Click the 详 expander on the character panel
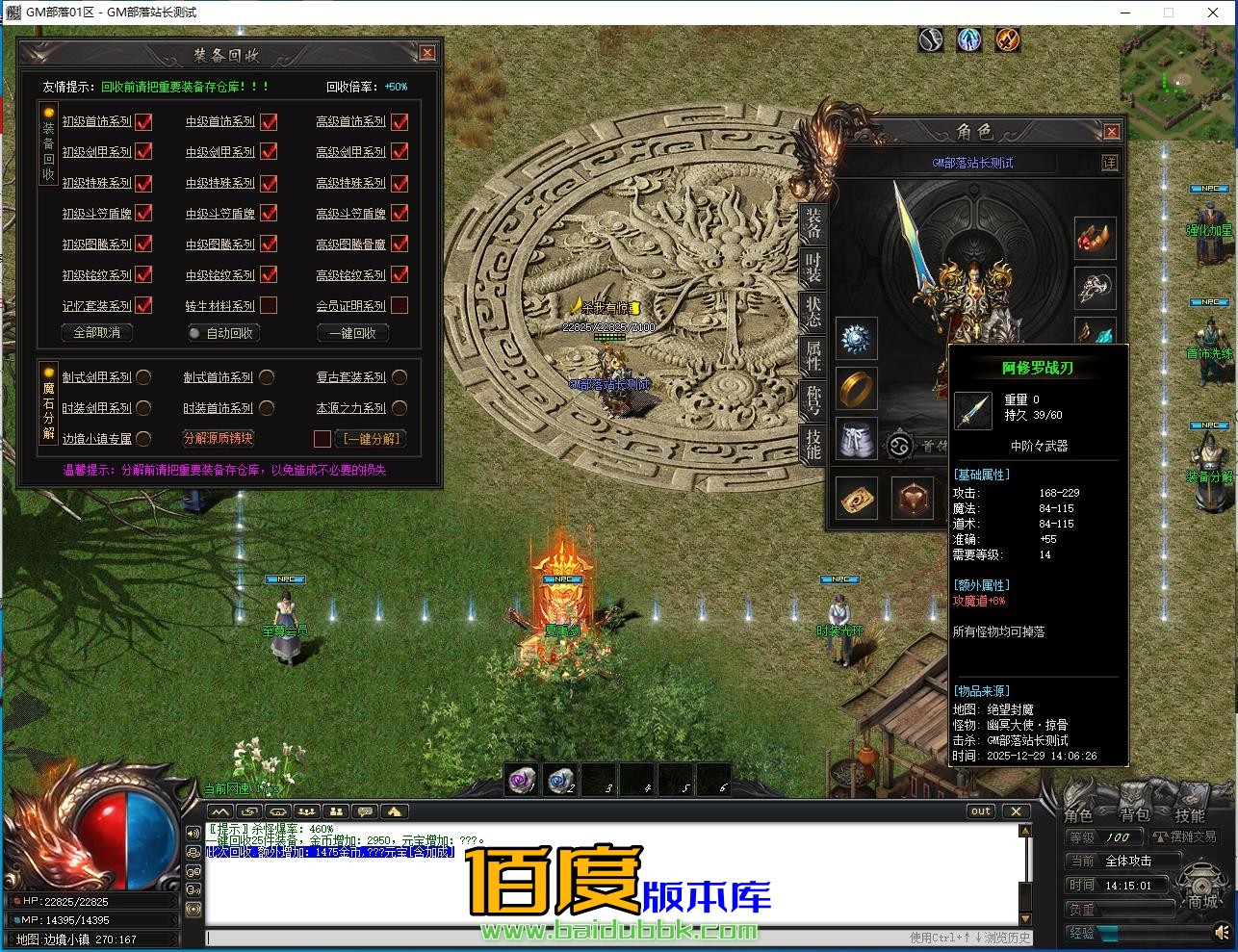This screenshot has width=1238, height=952. pos(1110,163)
